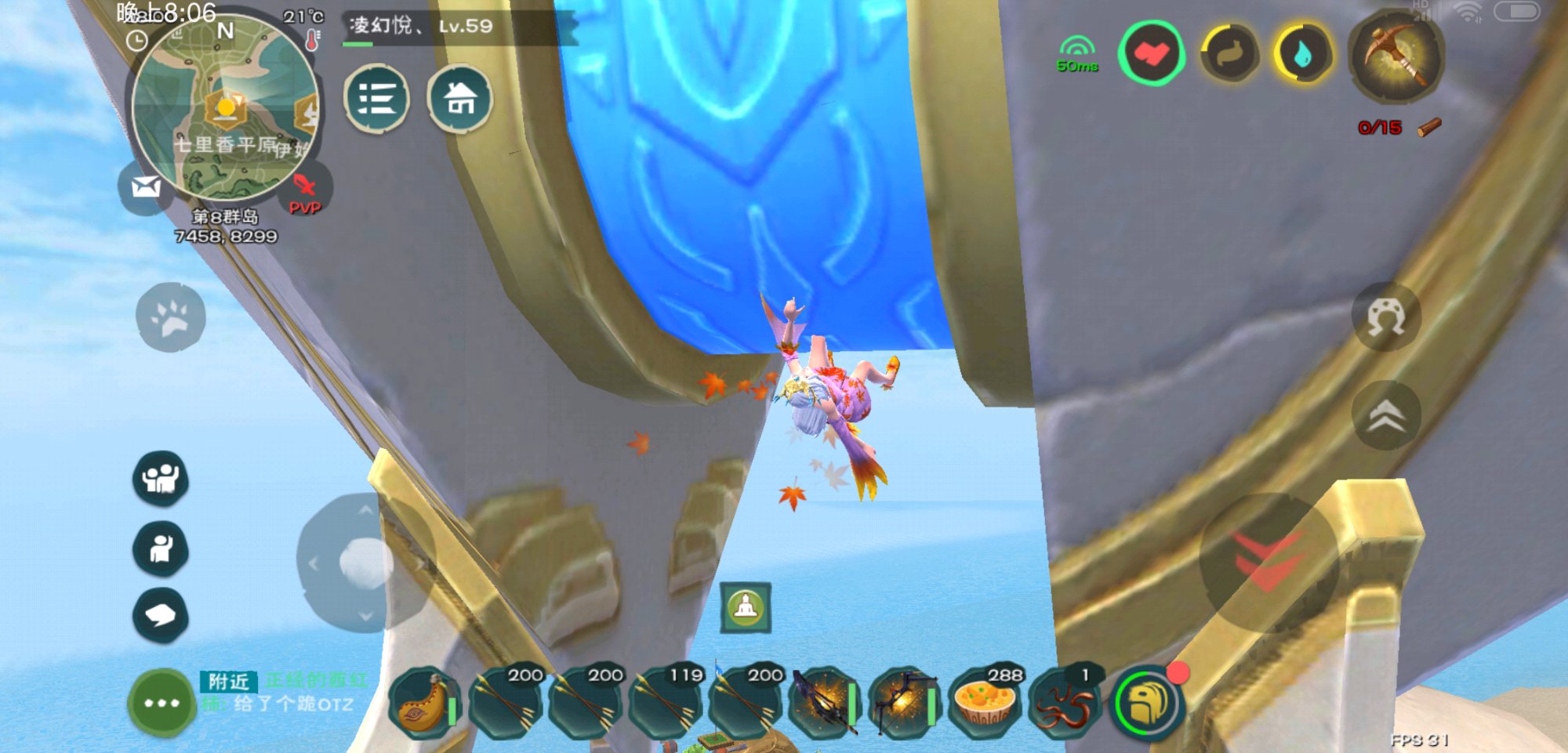This screenshot has height=753, width=1568.
Task: Open the team members icon
Action: [x=161, y=477]
